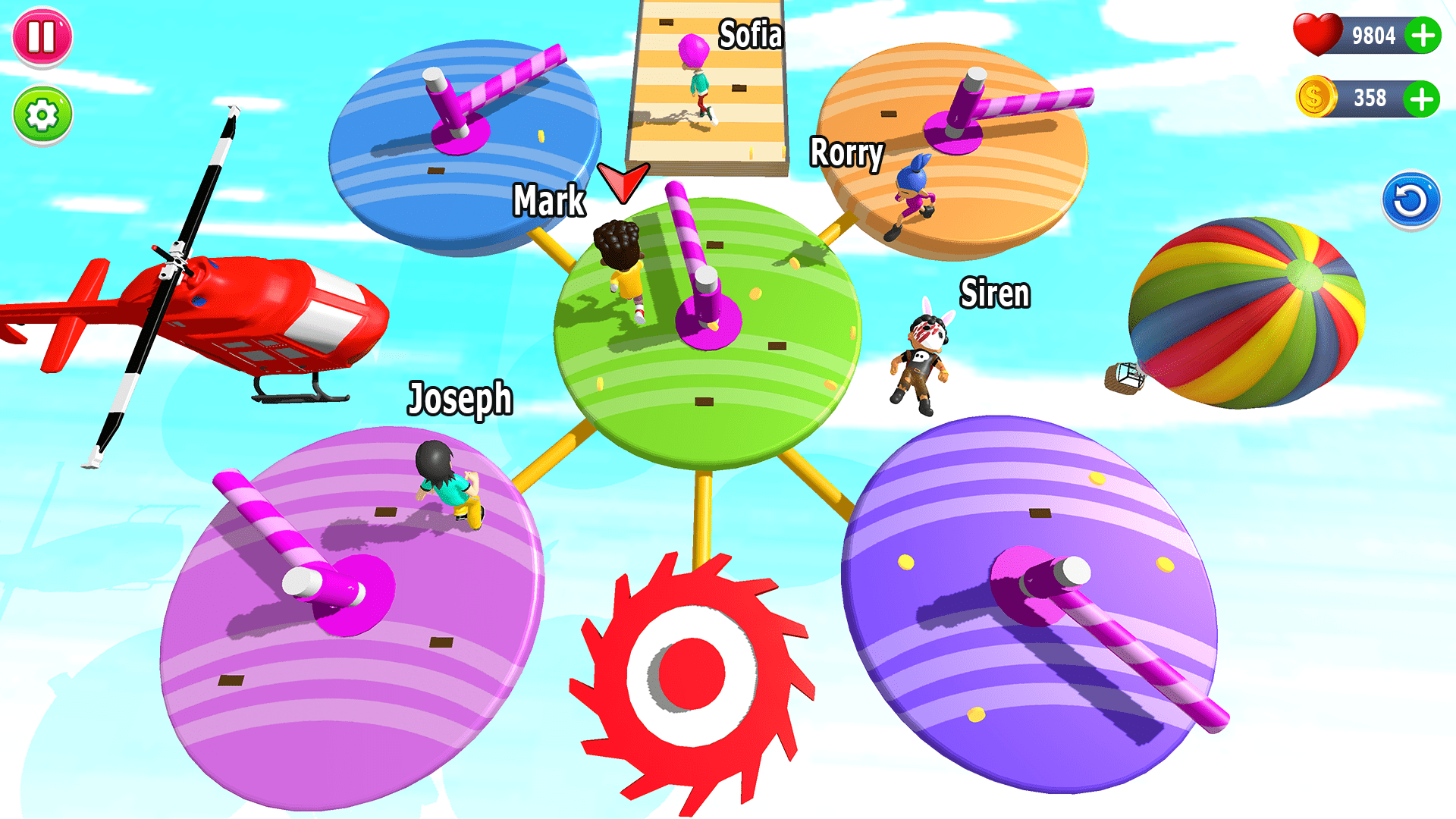Tap the pause icon
The width and height of the screenshot is (1456, 819).
(x=42, y=36)
